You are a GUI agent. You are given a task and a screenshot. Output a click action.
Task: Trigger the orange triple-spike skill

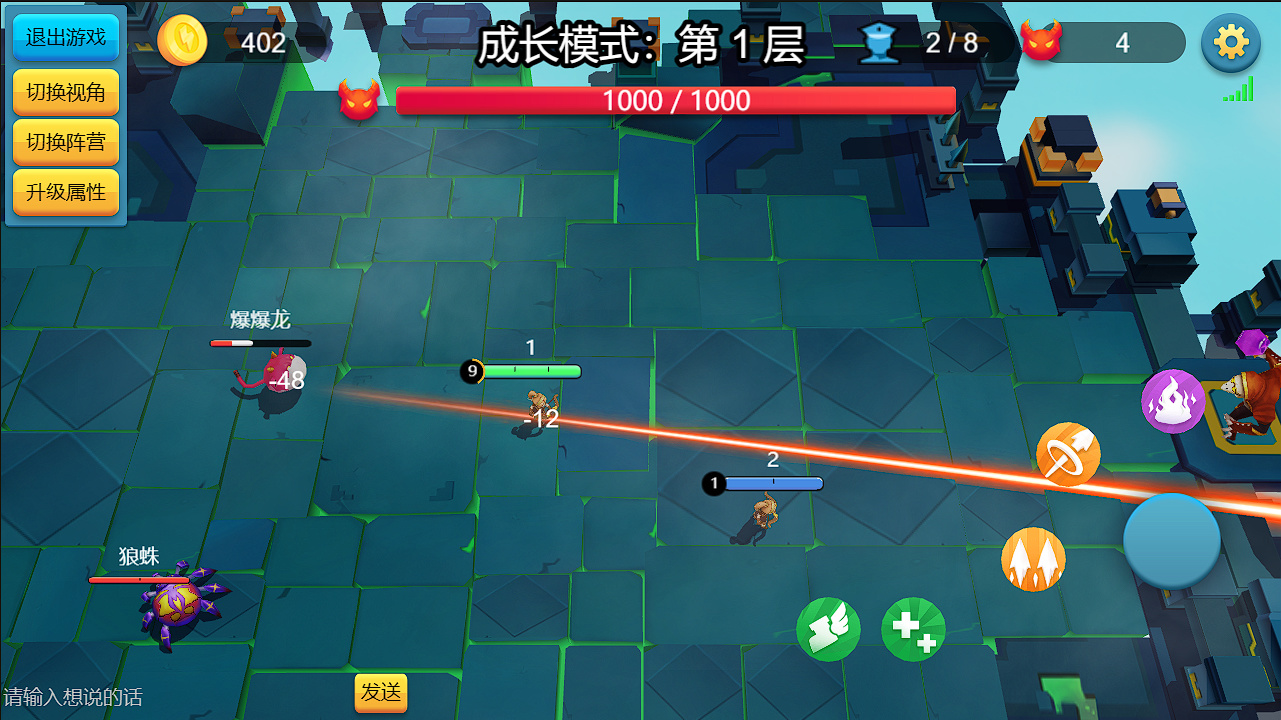(1033, 560)
